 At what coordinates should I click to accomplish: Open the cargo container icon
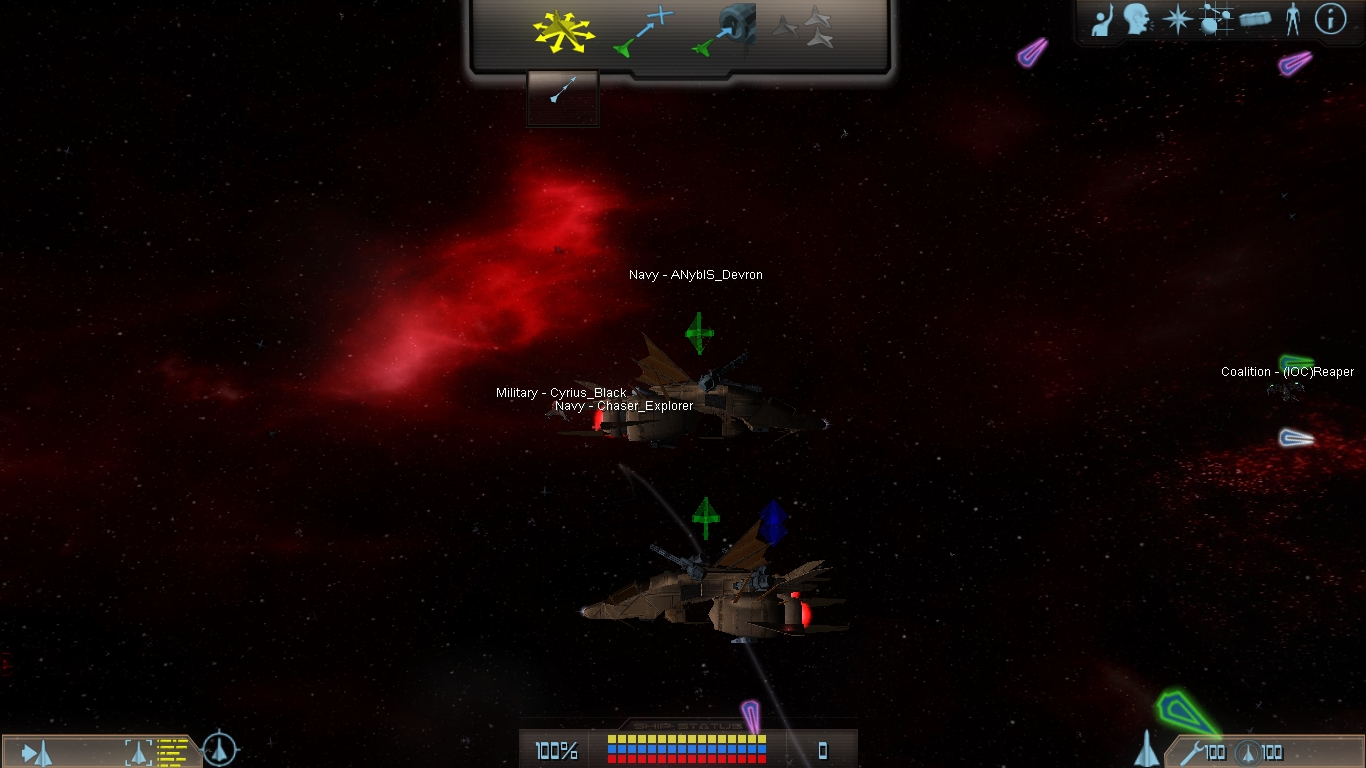[x=1255, y=19]
